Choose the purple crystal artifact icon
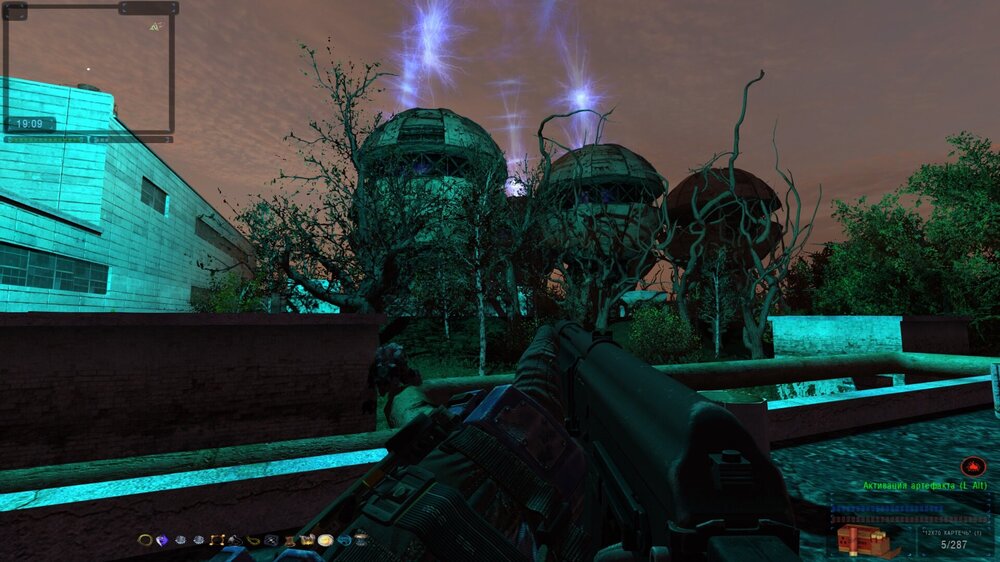This screenshot has height=562, width=1000. tap(162, 540)
